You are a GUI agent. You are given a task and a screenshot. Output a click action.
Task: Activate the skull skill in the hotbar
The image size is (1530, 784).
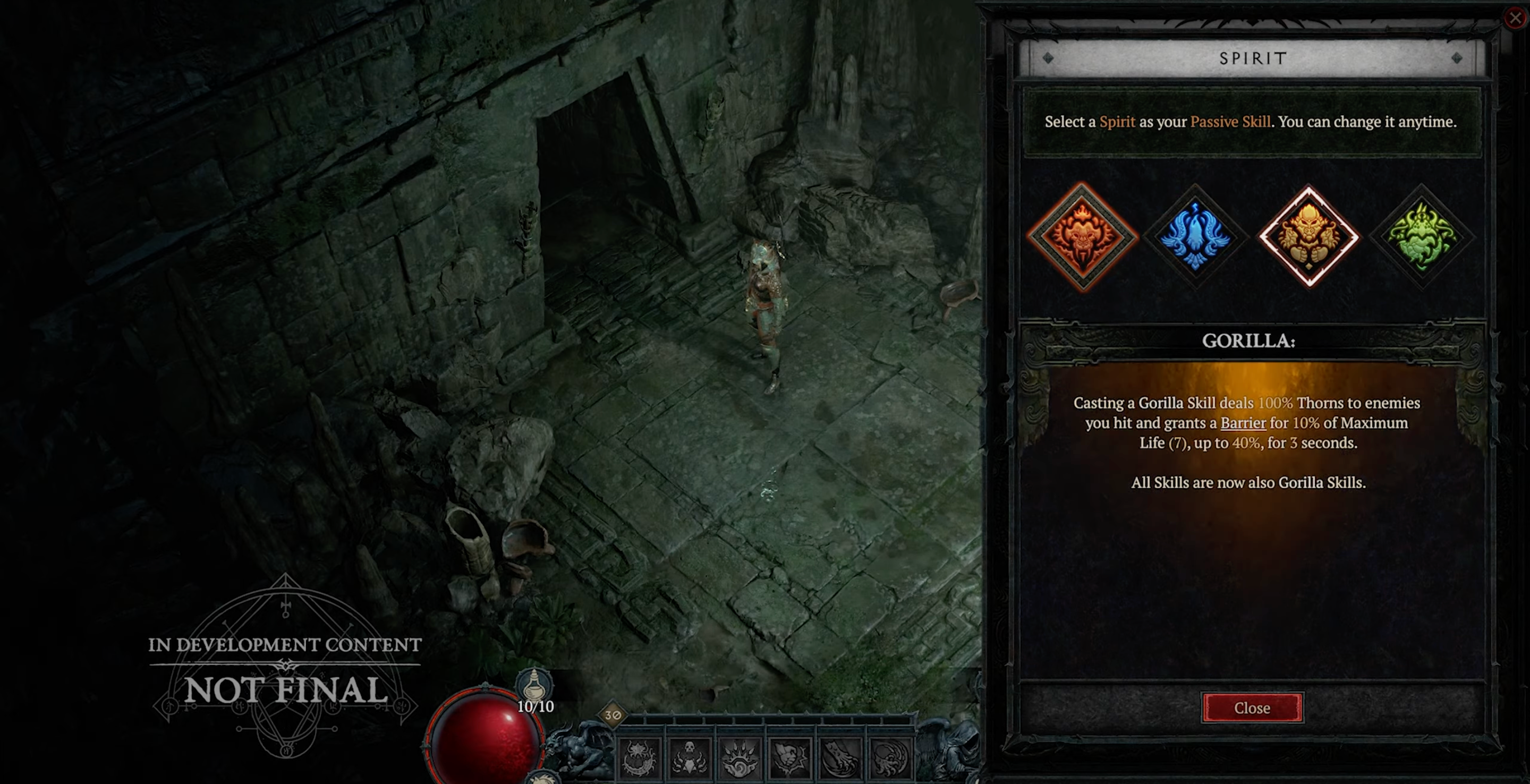tap(689, 759)
